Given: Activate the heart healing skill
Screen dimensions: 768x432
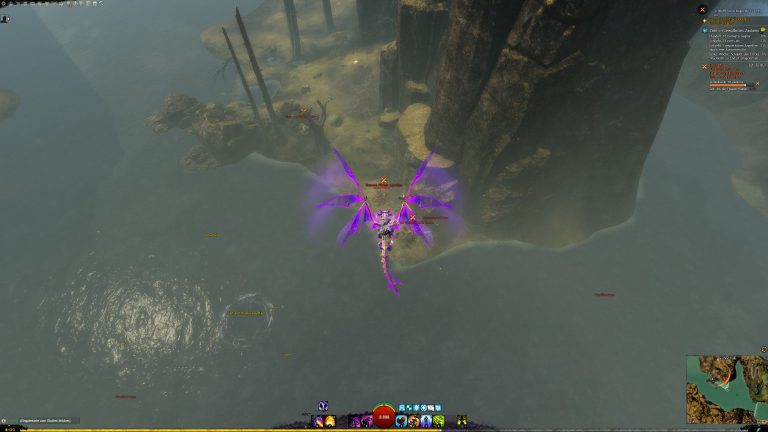Looking at the screenshot, I should tap(402, 420).
